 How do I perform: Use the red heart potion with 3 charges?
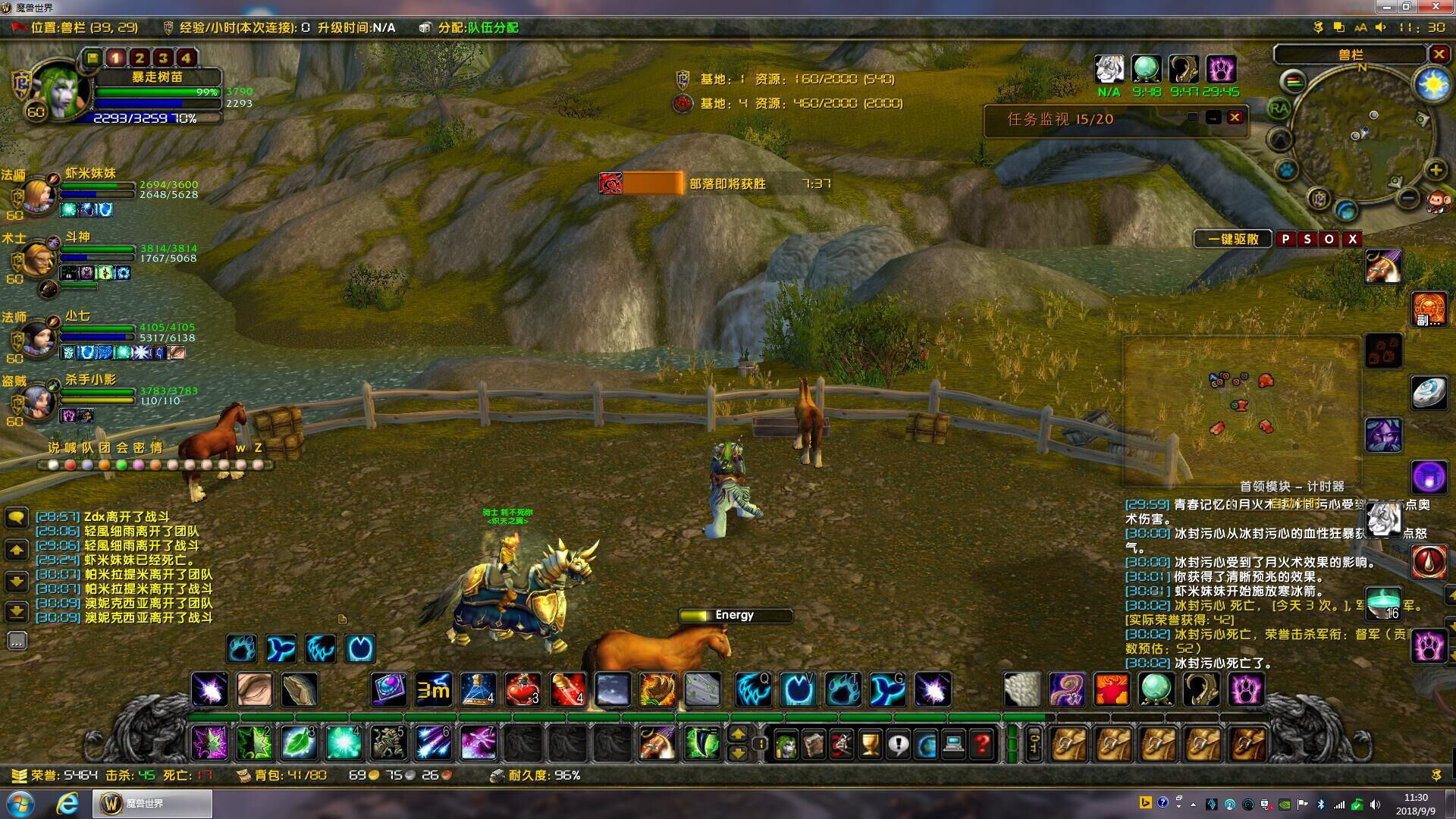[523, 689]
